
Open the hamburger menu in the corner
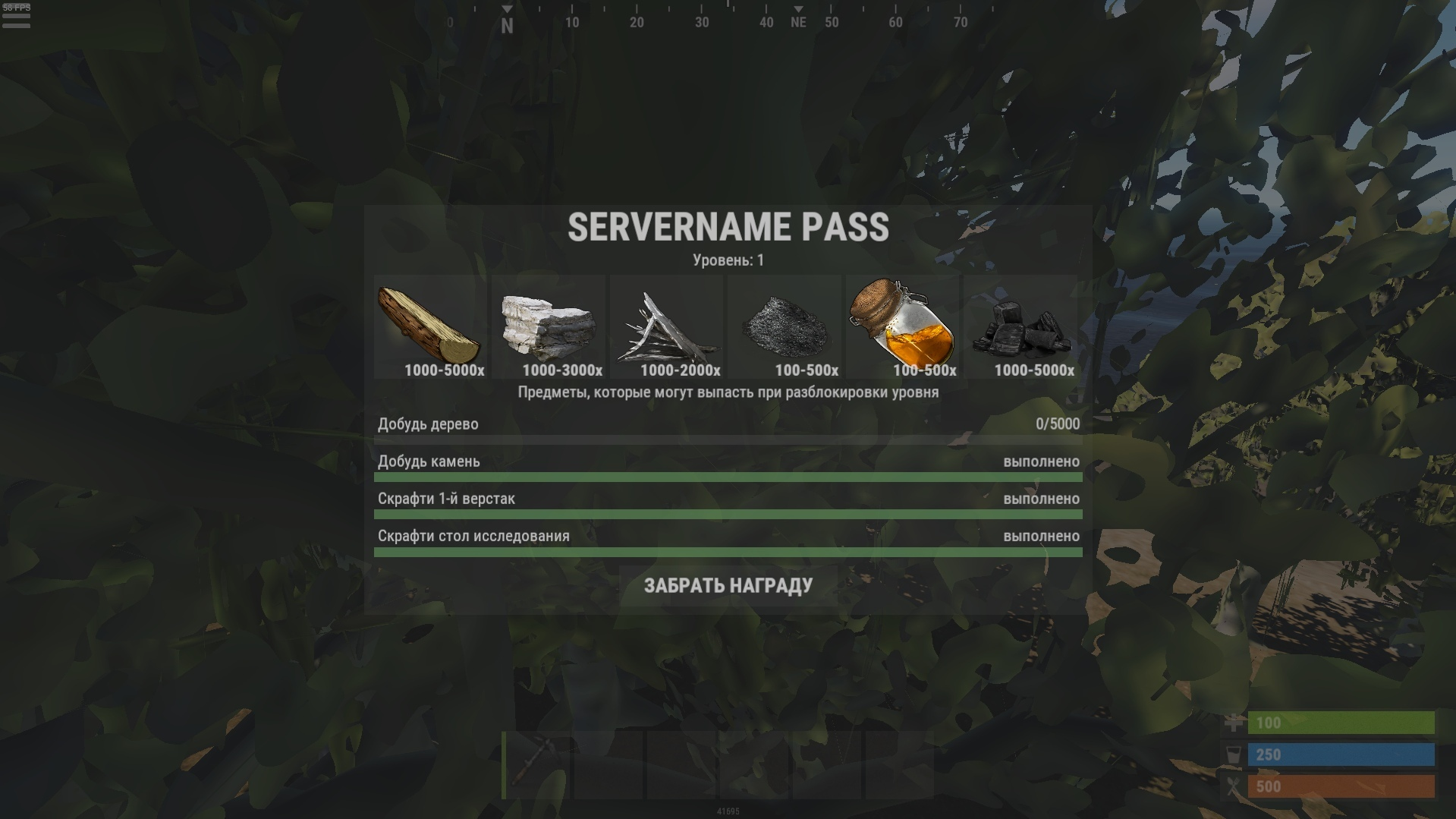coord(16,18)
